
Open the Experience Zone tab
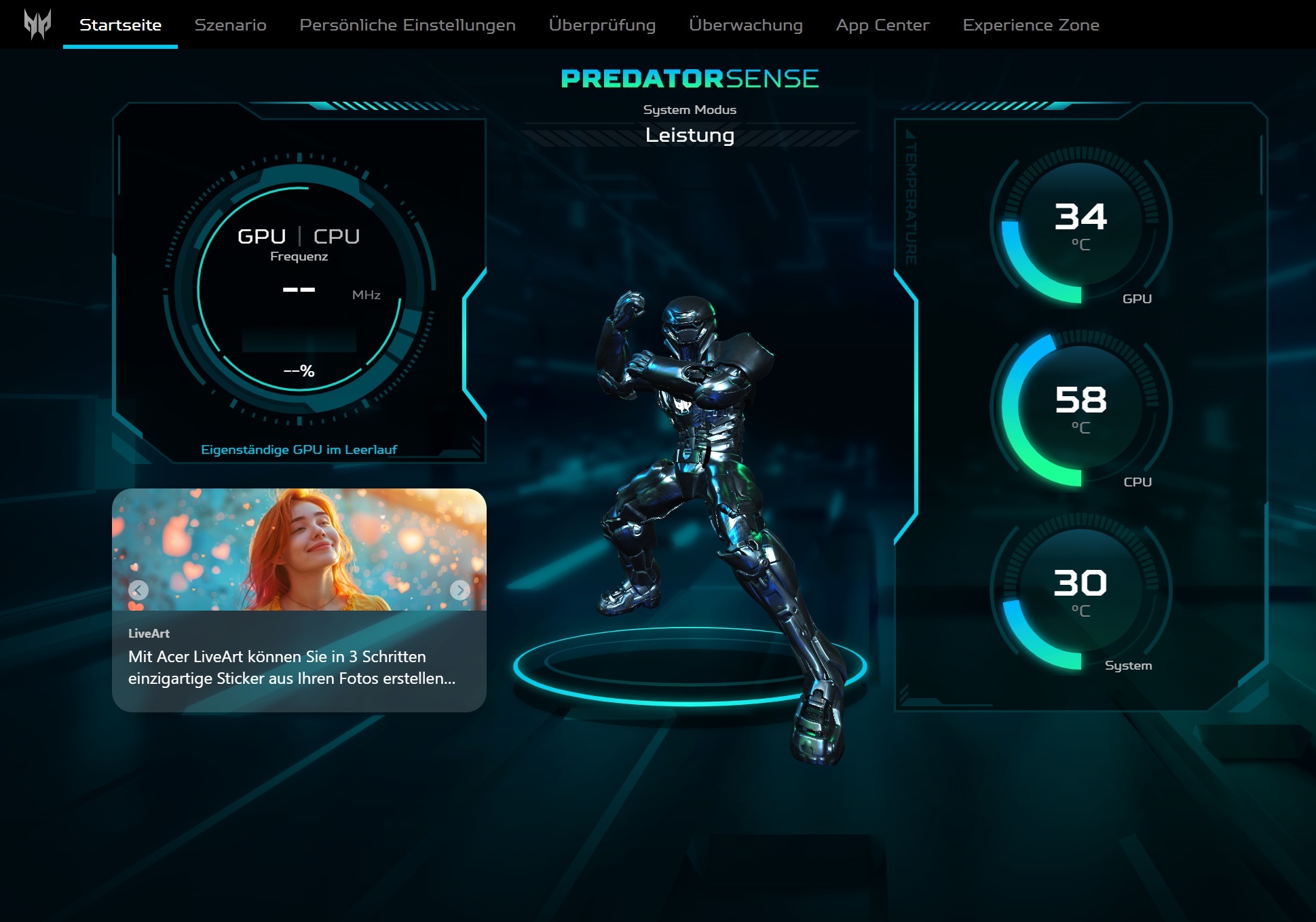point(1030,25)
